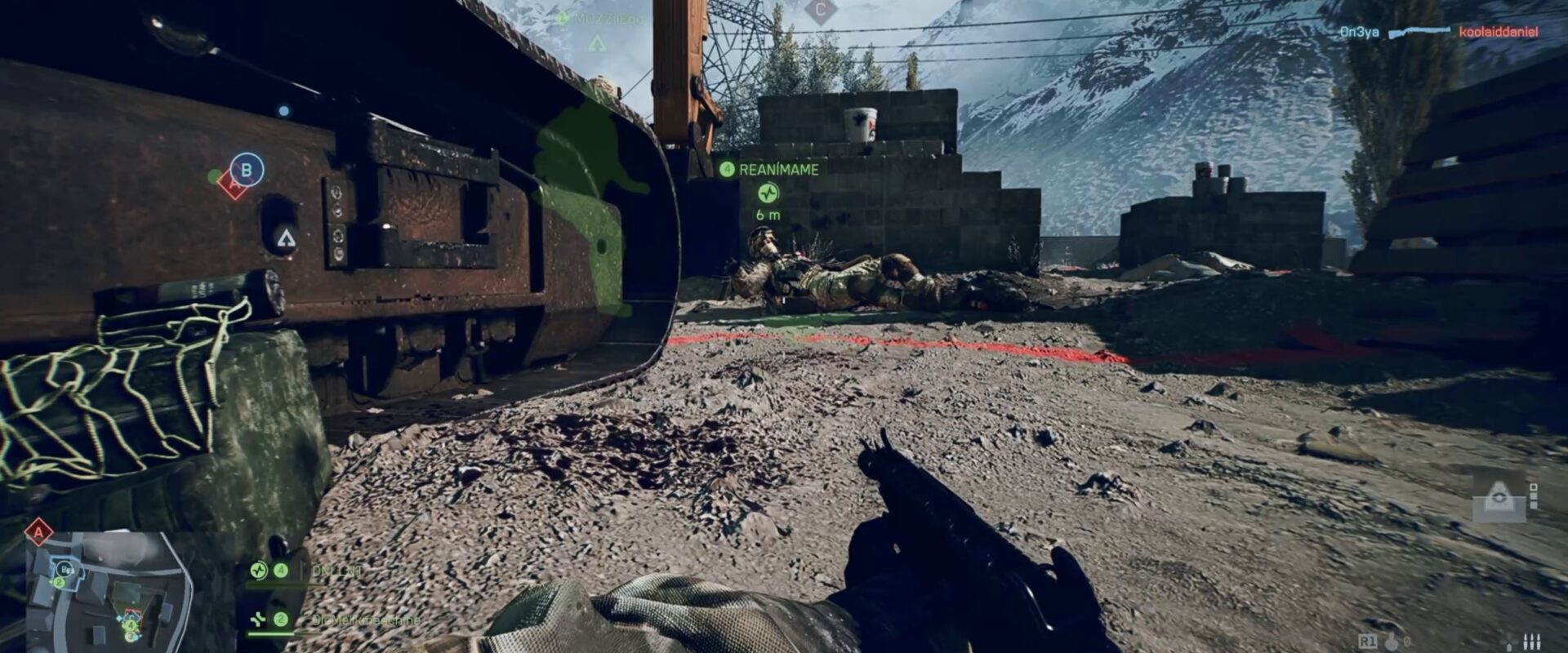
Task: Toggle teammate 2 marker near objective B
Action: tap(59, 582)
